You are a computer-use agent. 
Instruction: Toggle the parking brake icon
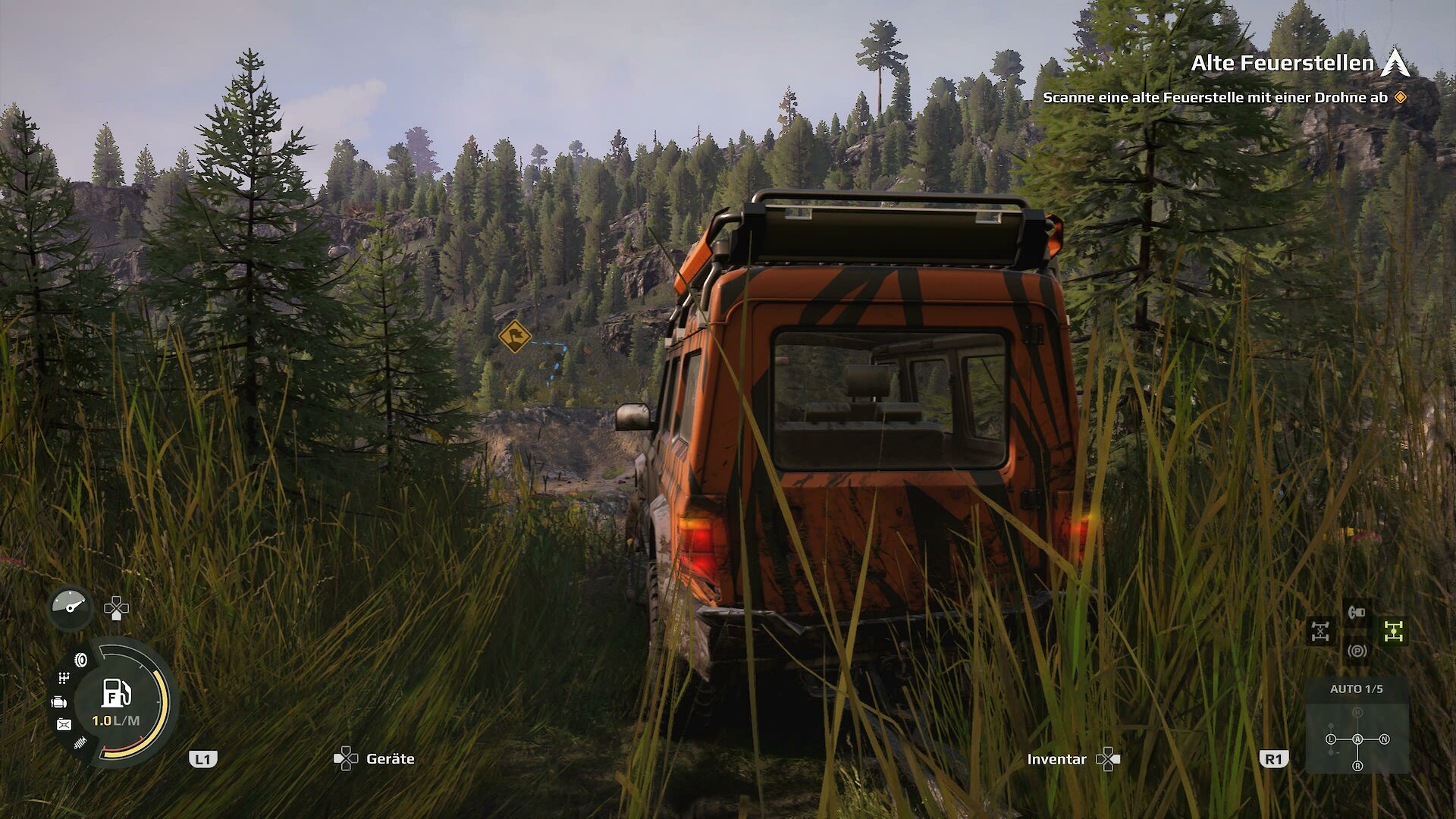[1357, 651]
